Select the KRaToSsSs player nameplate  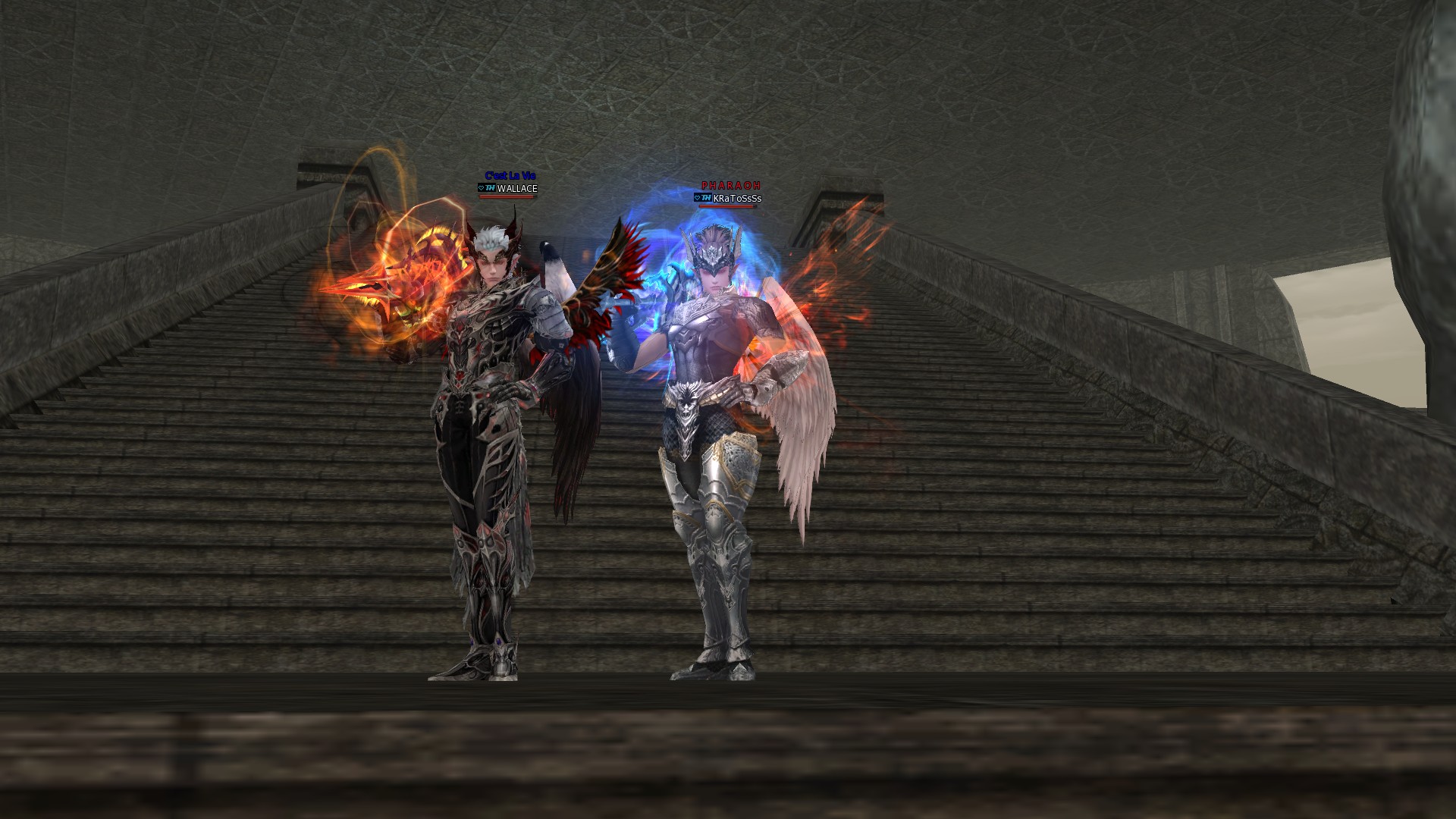[736, 199]
